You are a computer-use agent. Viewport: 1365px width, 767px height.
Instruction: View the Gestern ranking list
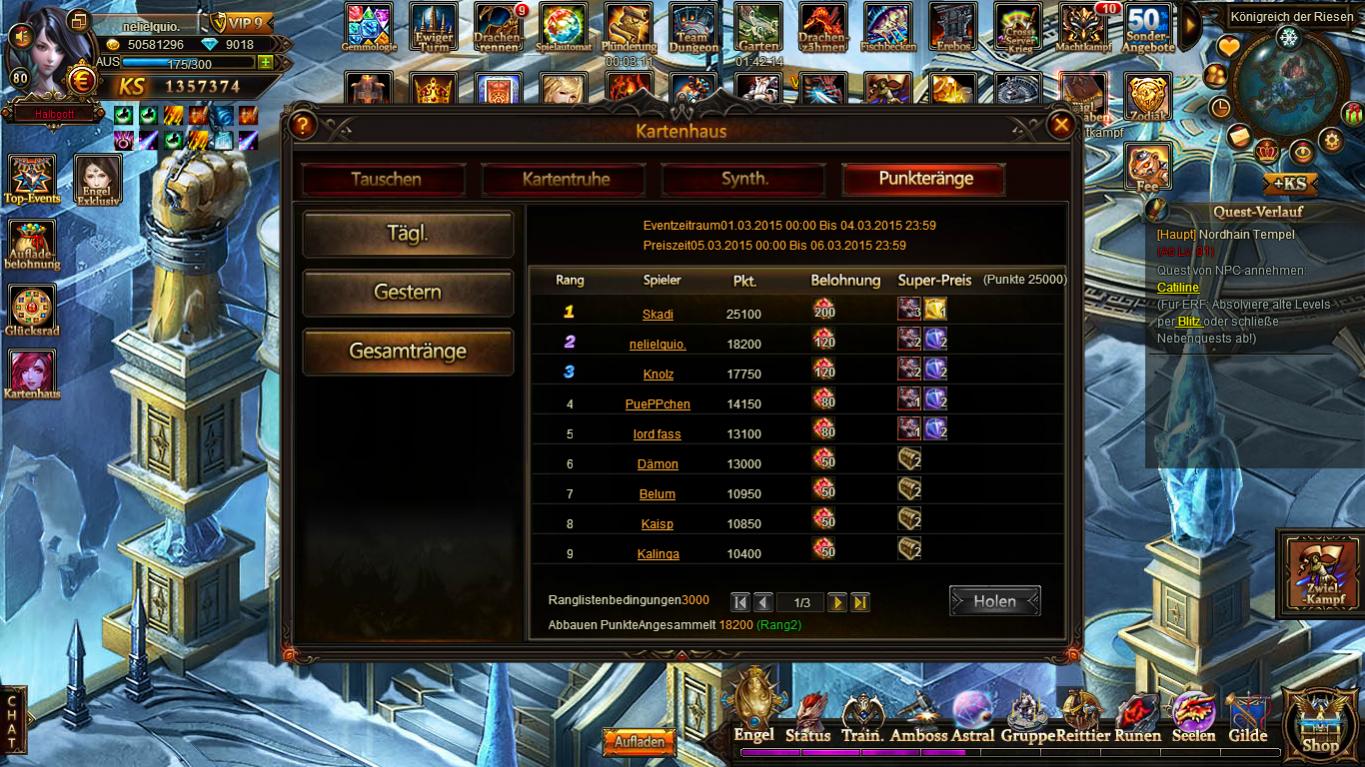(x=408, y=293)
